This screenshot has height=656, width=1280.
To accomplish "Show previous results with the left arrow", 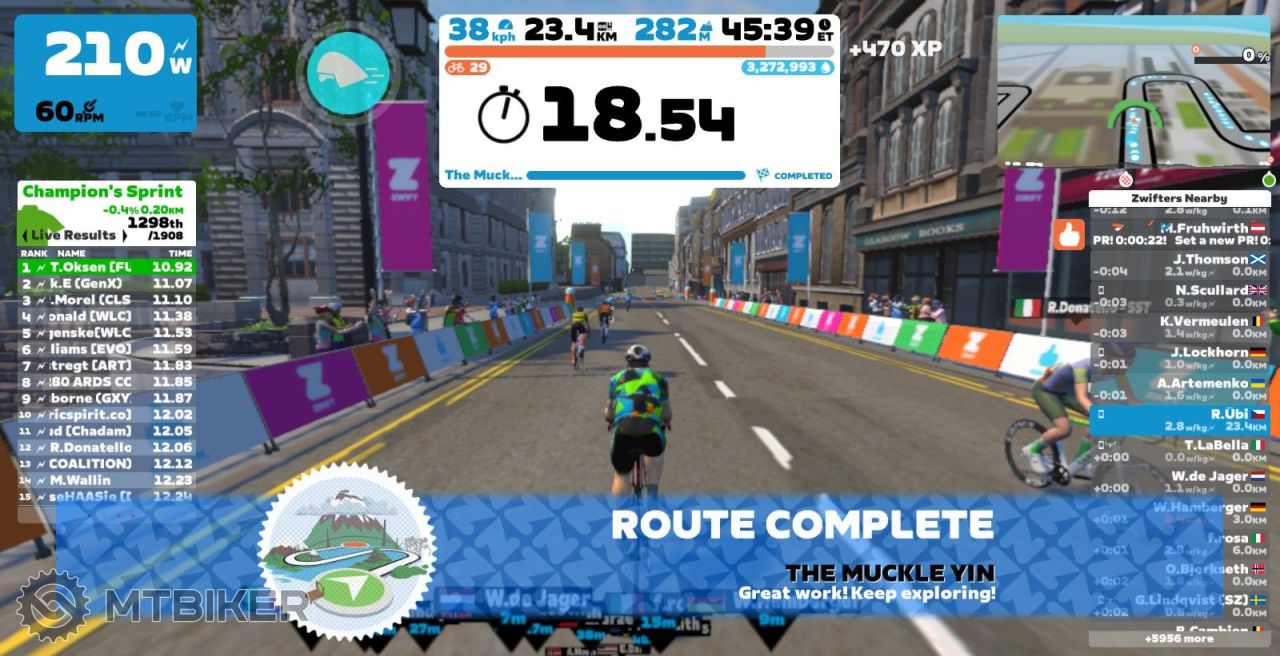I will pos(24,235).
